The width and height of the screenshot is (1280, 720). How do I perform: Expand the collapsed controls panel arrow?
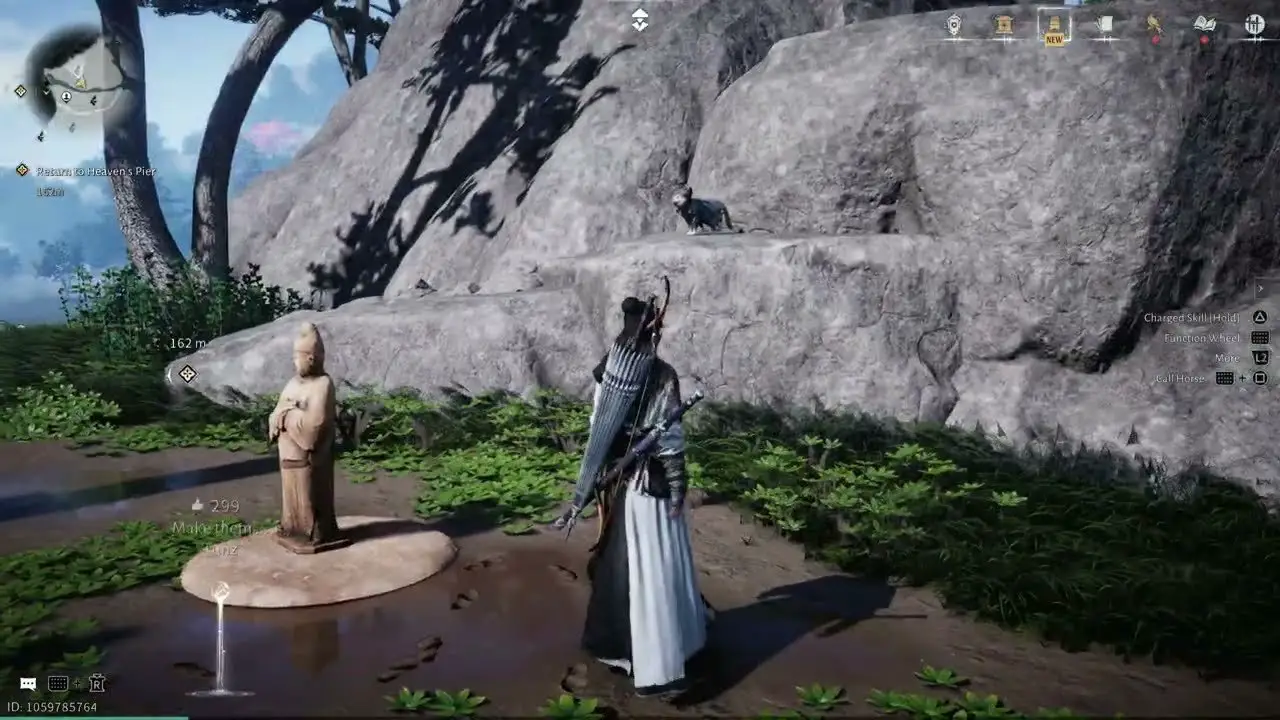click(x=1261, y=289)
